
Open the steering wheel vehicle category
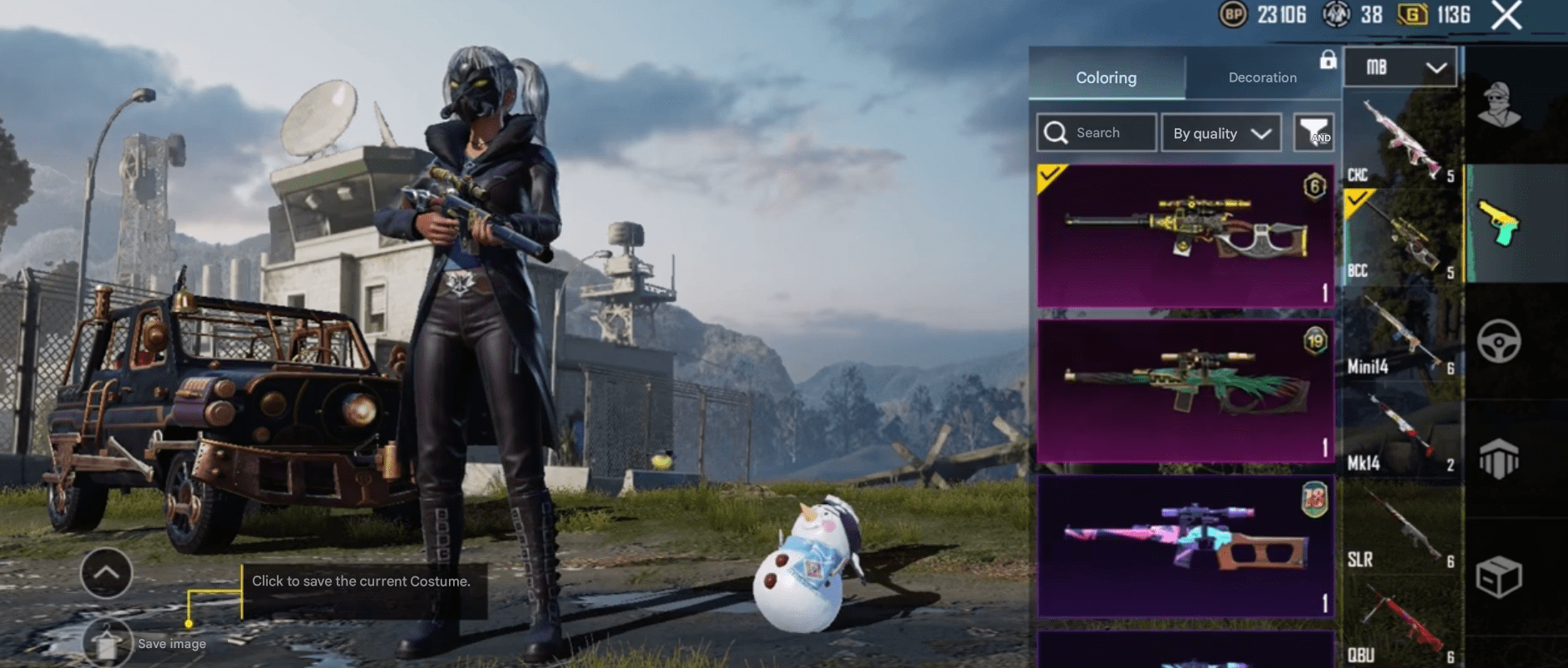pyautogui.click(x=1500, y=341)
